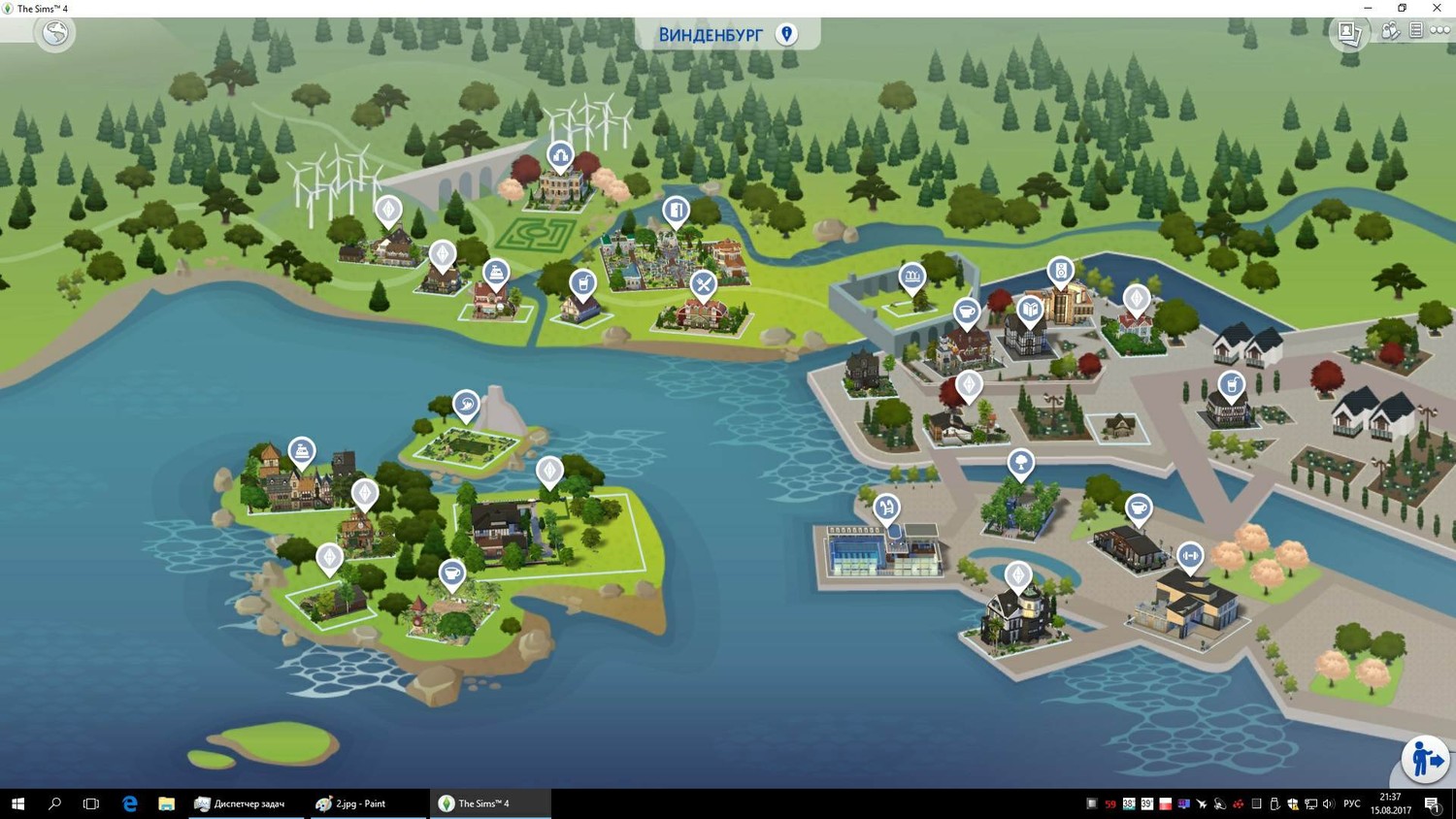Select the island cafe coffee cup marker
This screenshot has height=819, width=1456.
[x=451, y=573]
